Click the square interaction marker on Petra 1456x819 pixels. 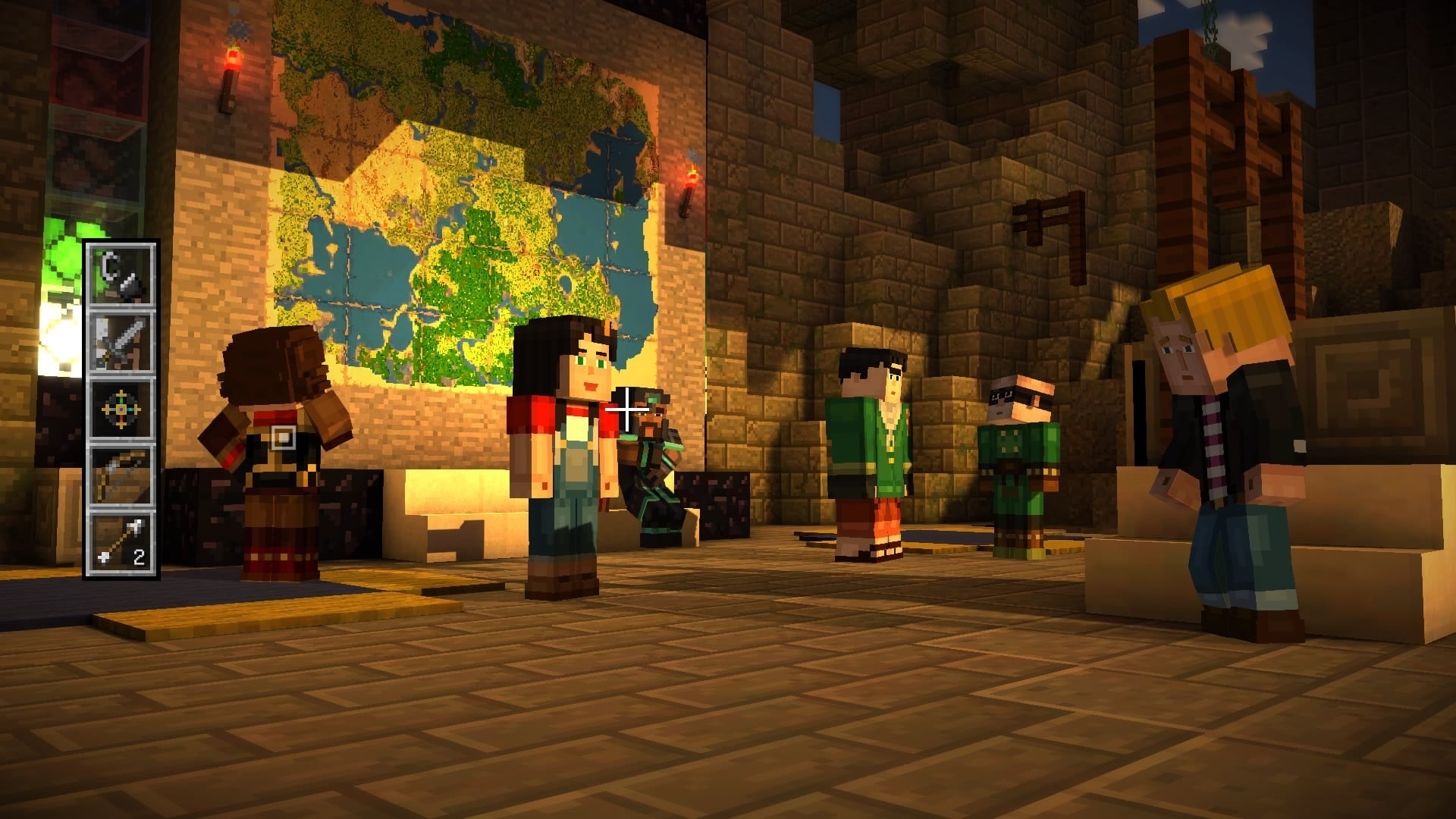point(283,438)
